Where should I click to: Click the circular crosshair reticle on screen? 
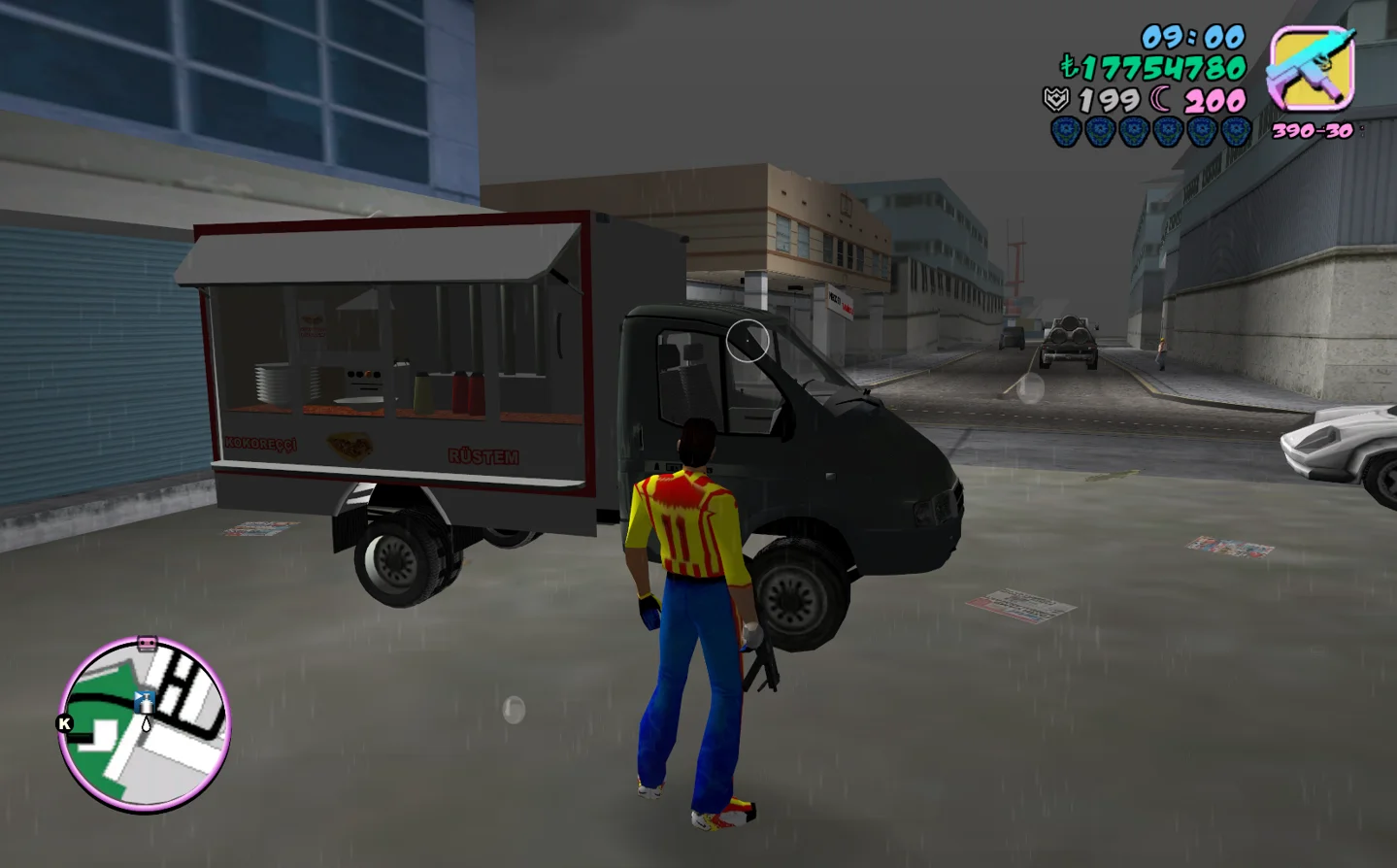[746, 342]
